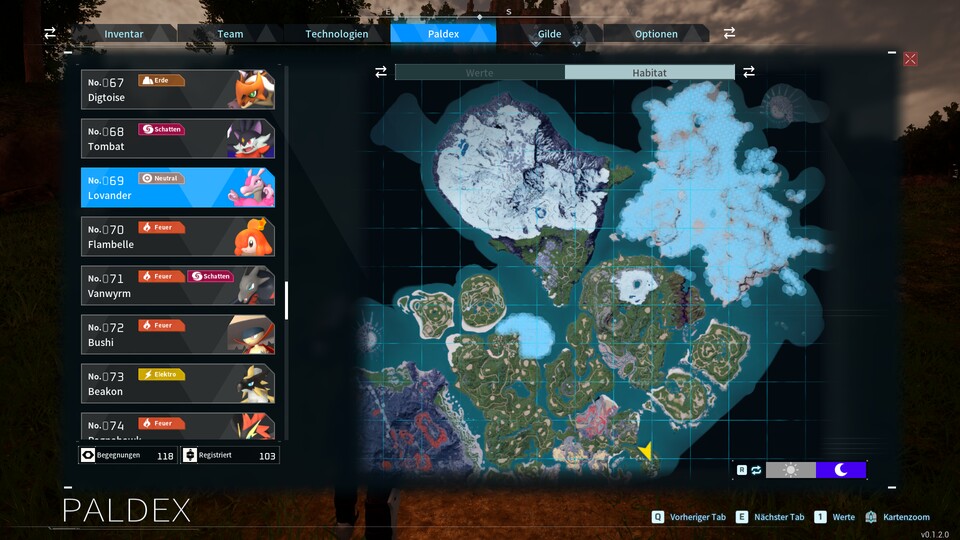
Task: Show daytime habitat with sun toggle
Action: click(x=791, y=470)
